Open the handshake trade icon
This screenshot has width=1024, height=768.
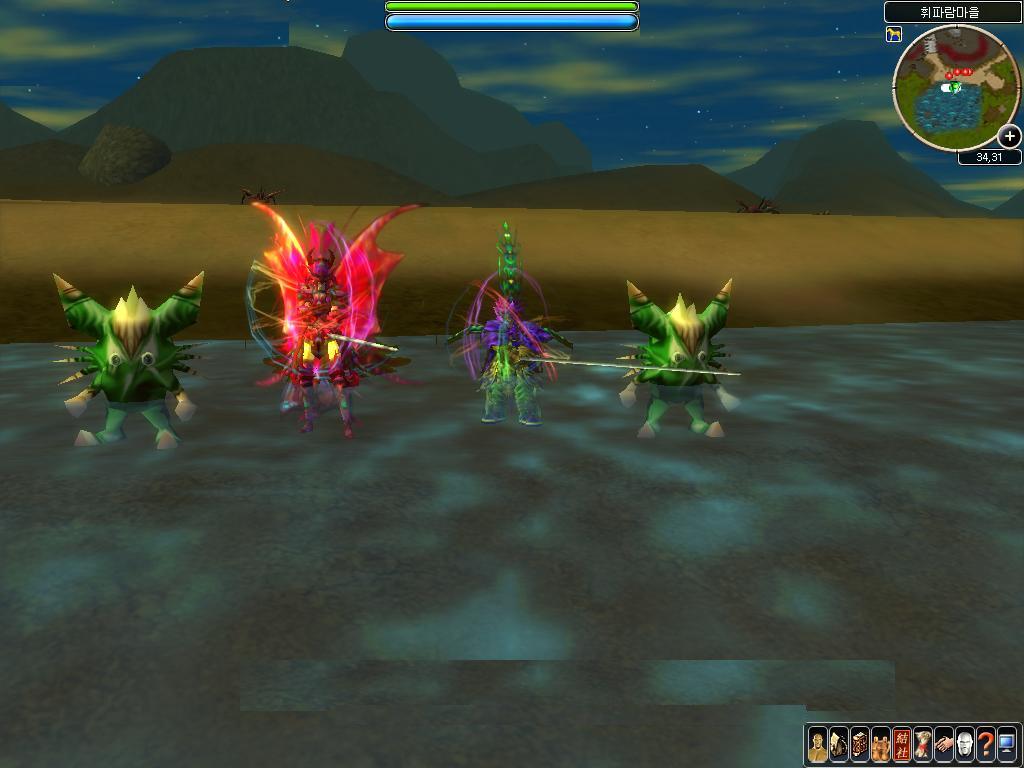click(944, 744)
